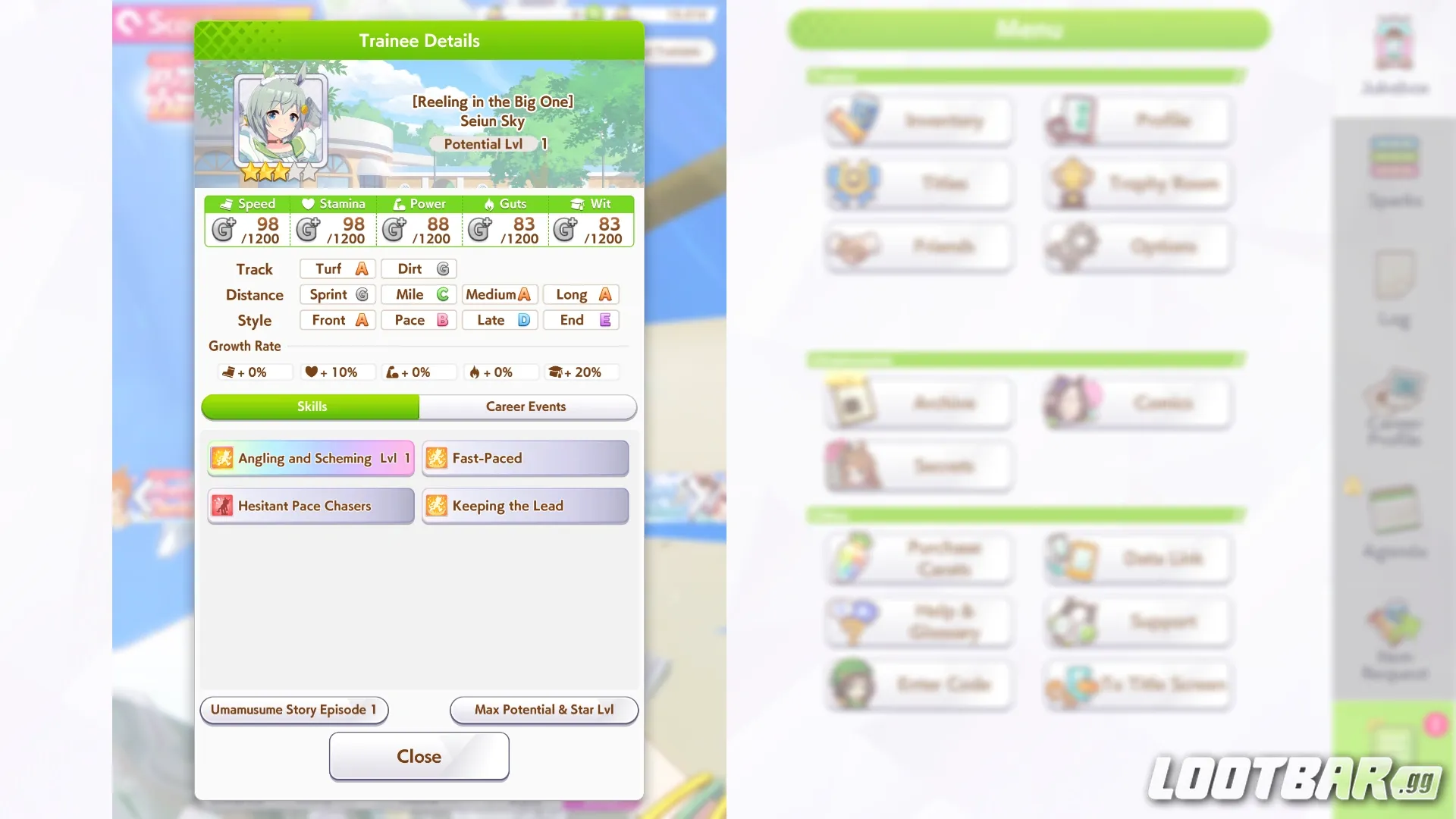Select the Skills tab
The width and height of the screenshot is (1456, 819).
click(312, 406)
